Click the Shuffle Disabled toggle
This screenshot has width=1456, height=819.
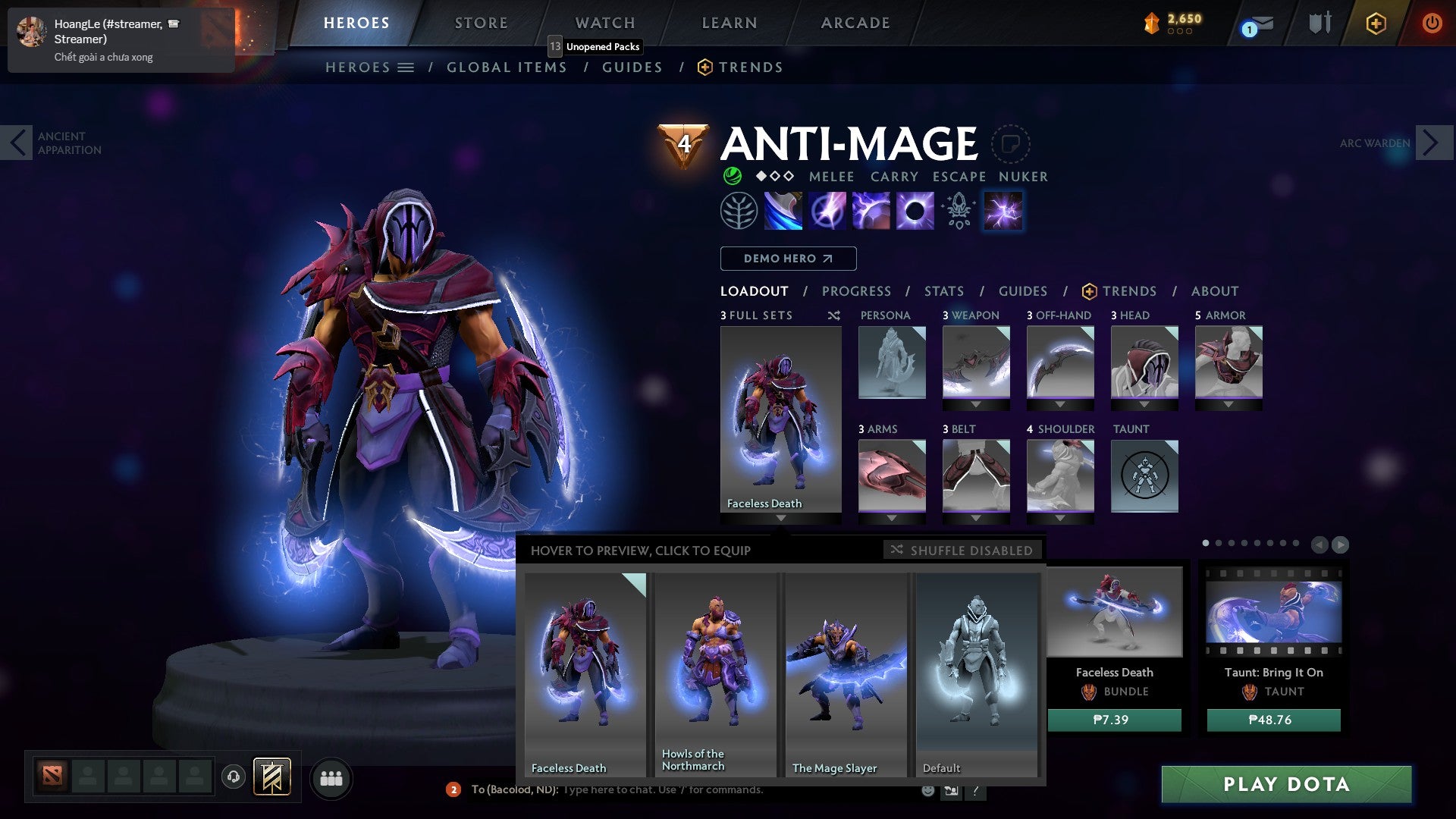(x=962, y=551)
